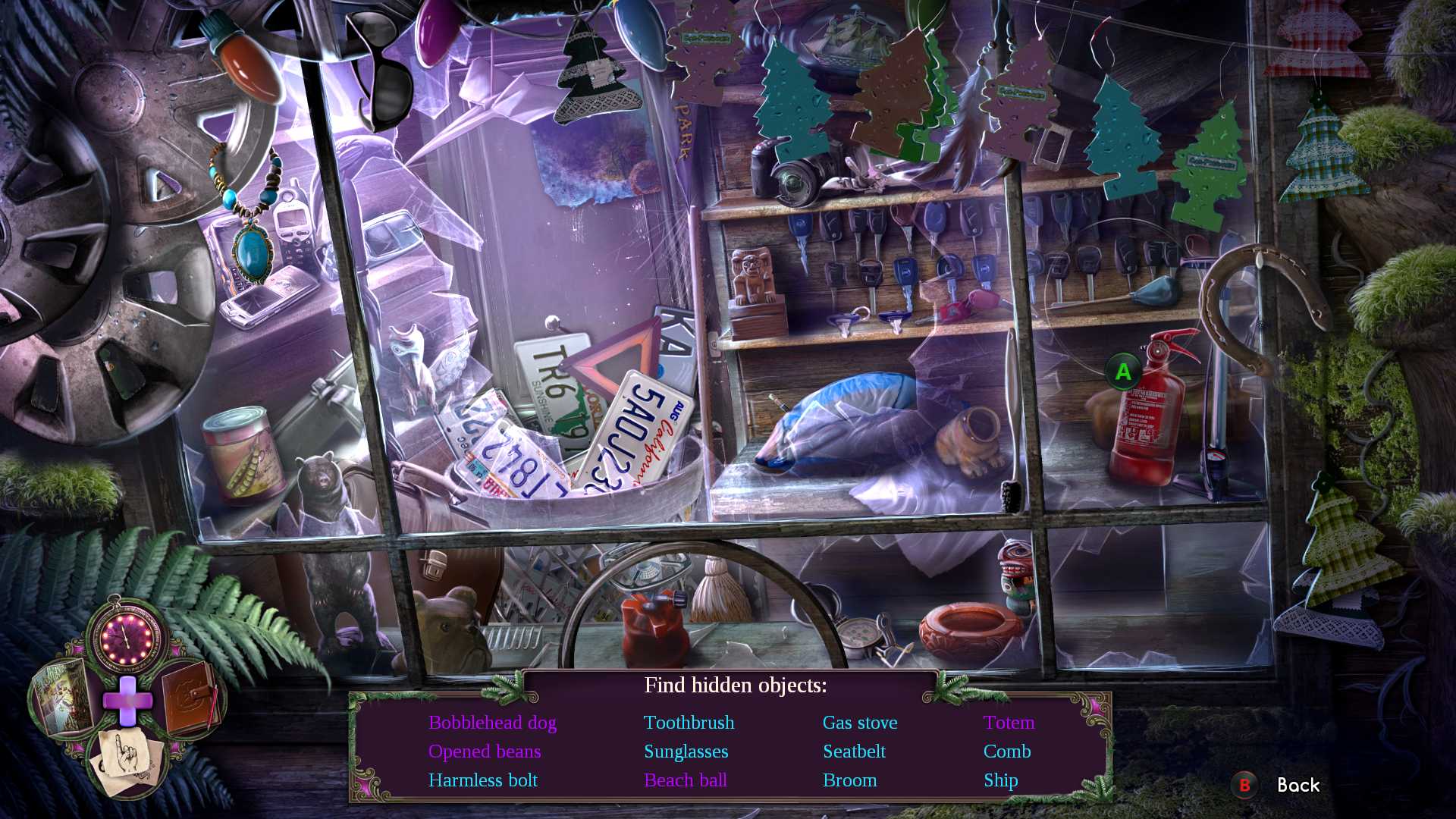Select Bobblehead dog in the object list
Screen dimensions: 1456x819
(x=492, y=723)
